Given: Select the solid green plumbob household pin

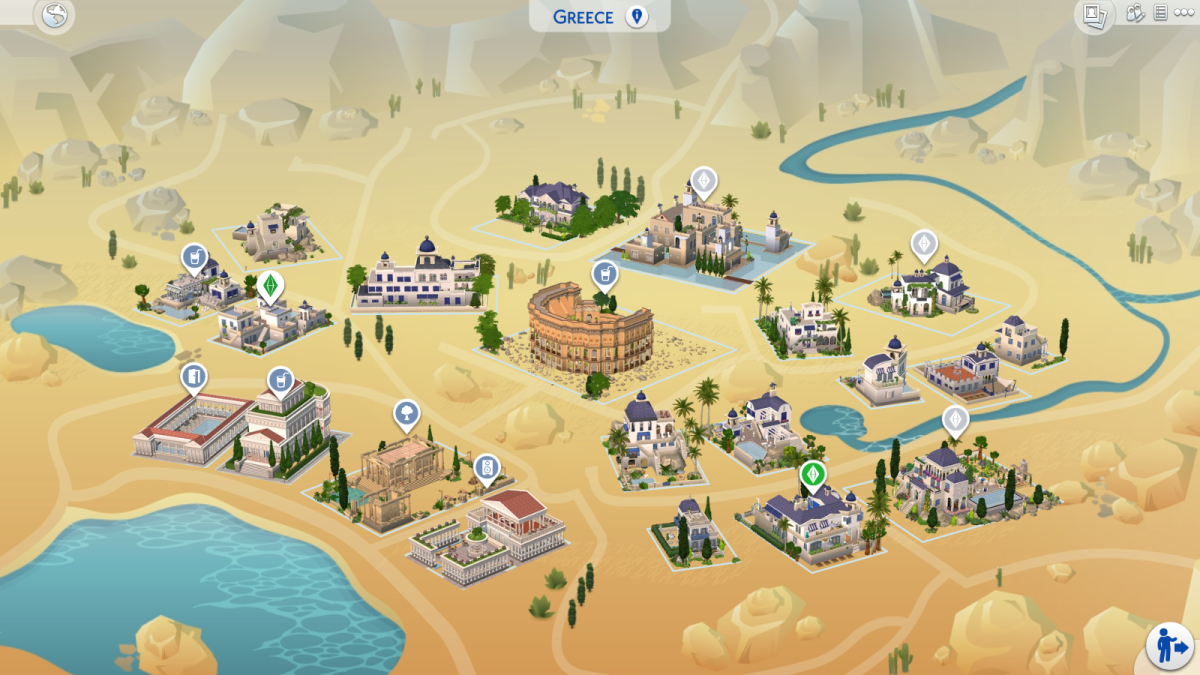Looking at the screenshot, I should (x=813, y=474).
